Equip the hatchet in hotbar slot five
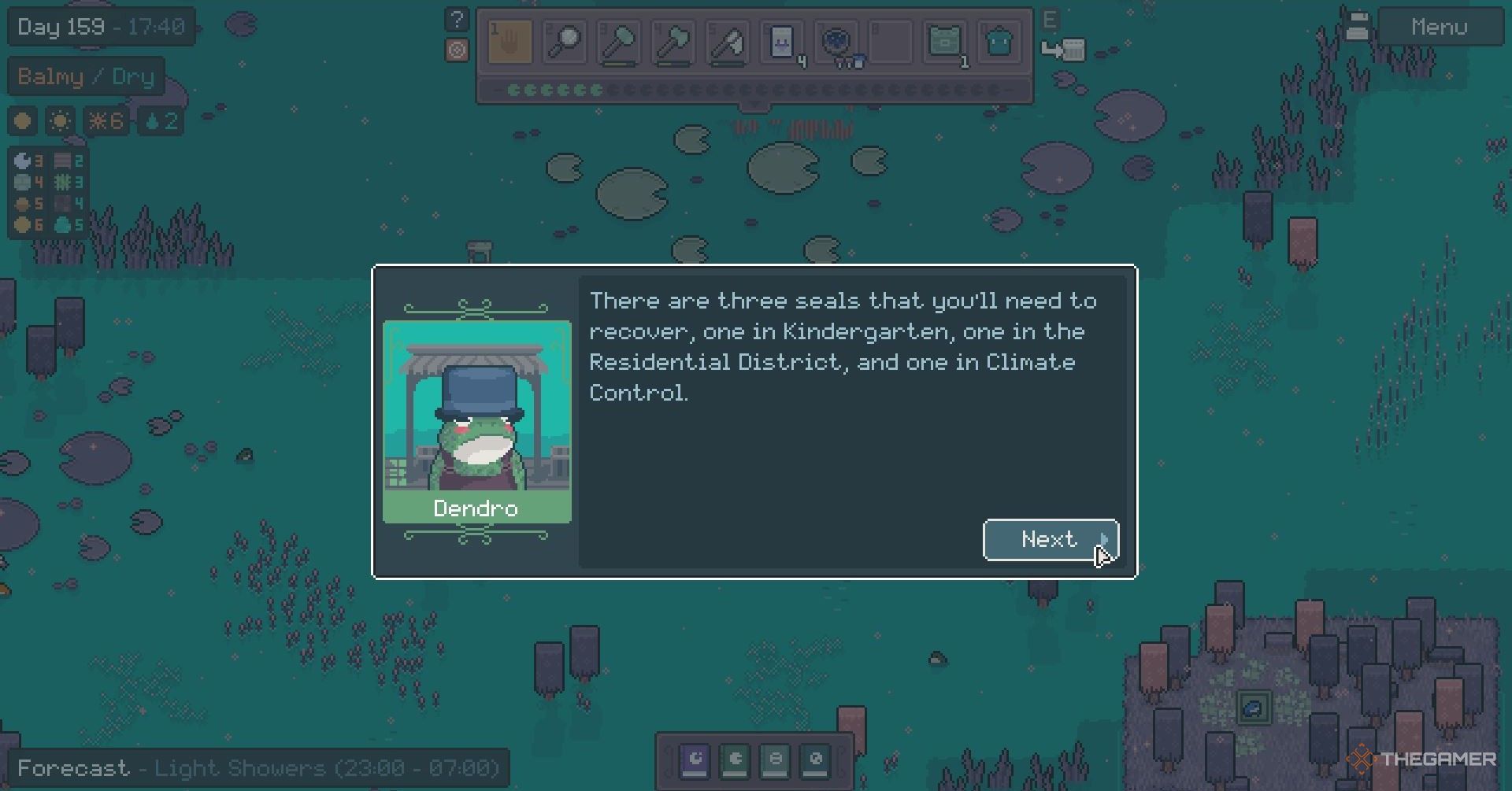Screen dimensions: 1512x791 [x=727, y=41]
